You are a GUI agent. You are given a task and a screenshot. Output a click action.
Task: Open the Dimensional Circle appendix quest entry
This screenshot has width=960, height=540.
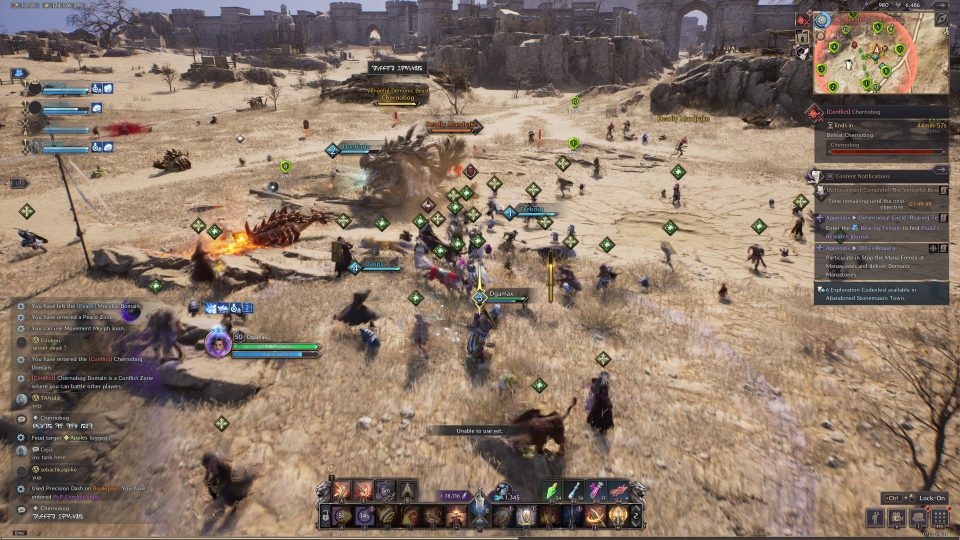coord(878,216)
